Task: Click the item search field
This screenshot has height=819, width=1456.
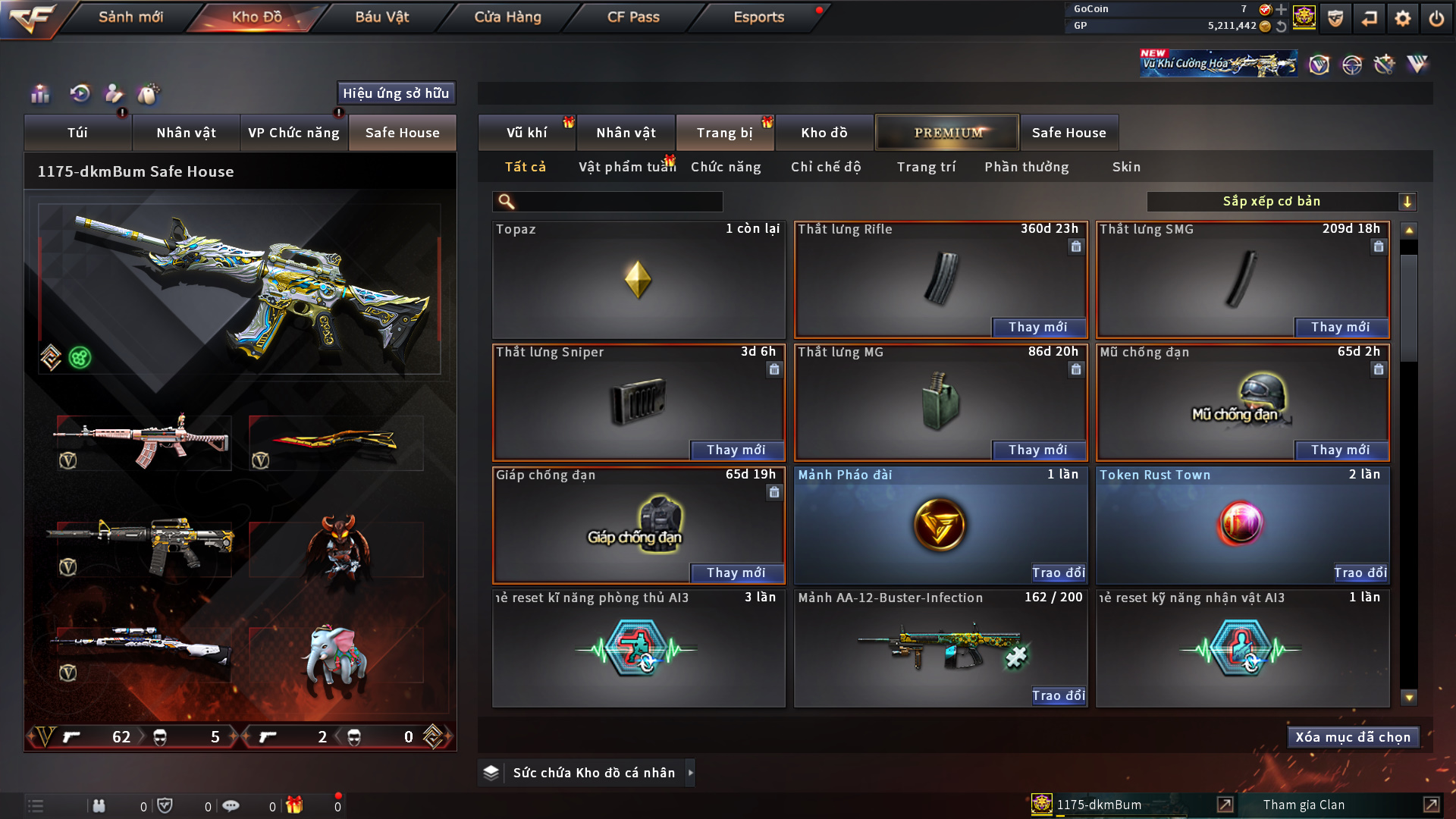Action: [x=618, y=202]
